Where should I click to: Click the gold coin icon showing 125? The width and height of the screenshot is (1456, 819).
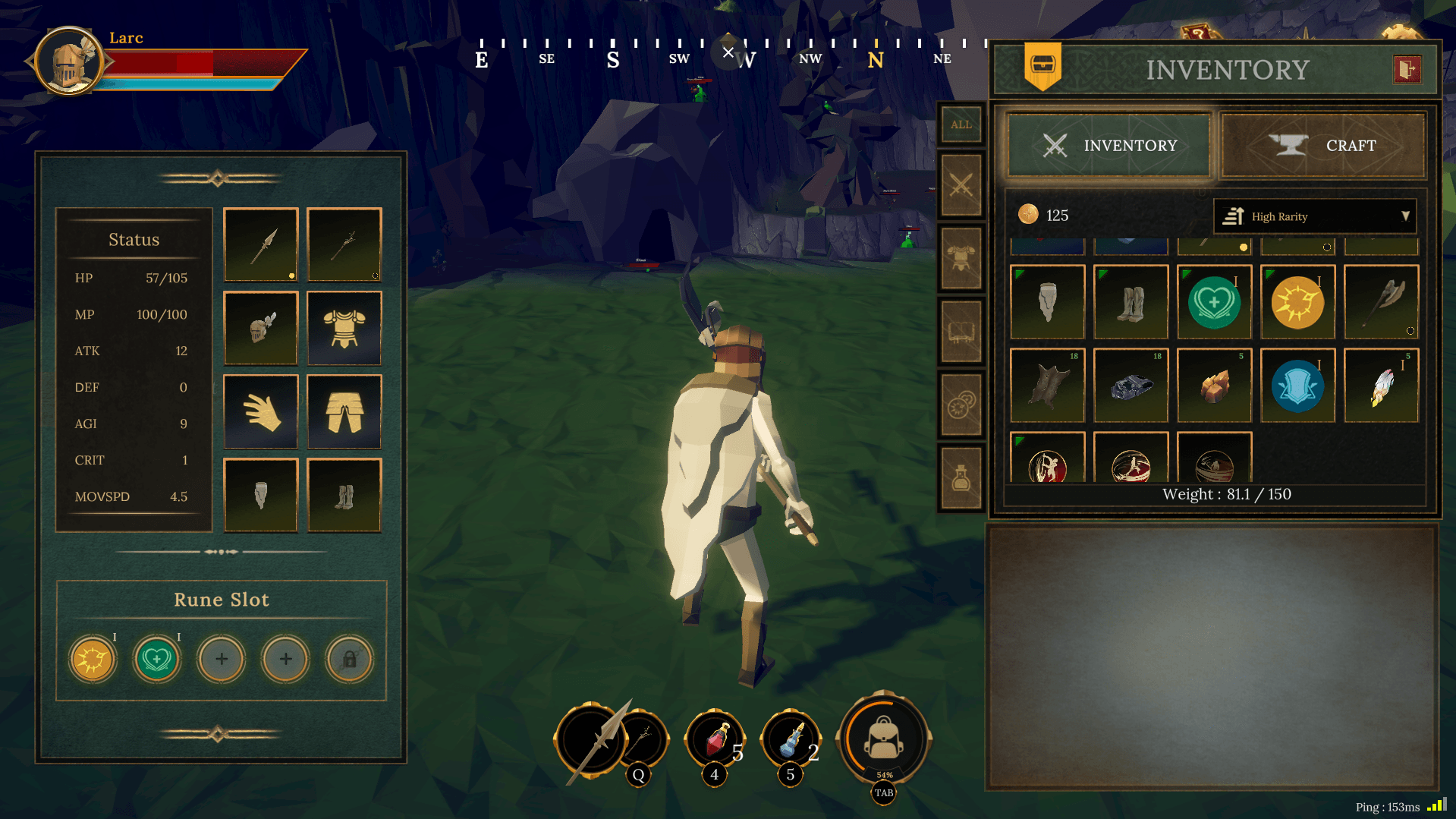click(x=1028, y=215)
